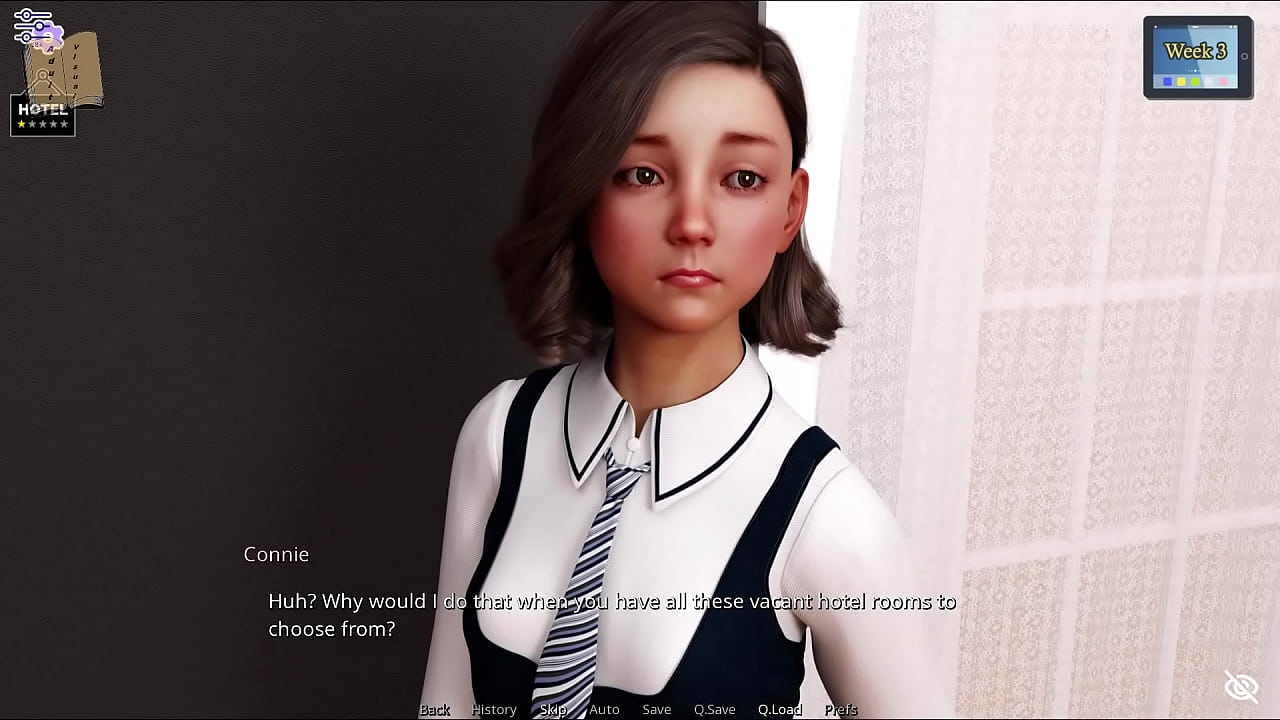Hide interface with crossed-eye icon
Viewport: 1280px width, 720px height.
click(x=1241, y=686)
